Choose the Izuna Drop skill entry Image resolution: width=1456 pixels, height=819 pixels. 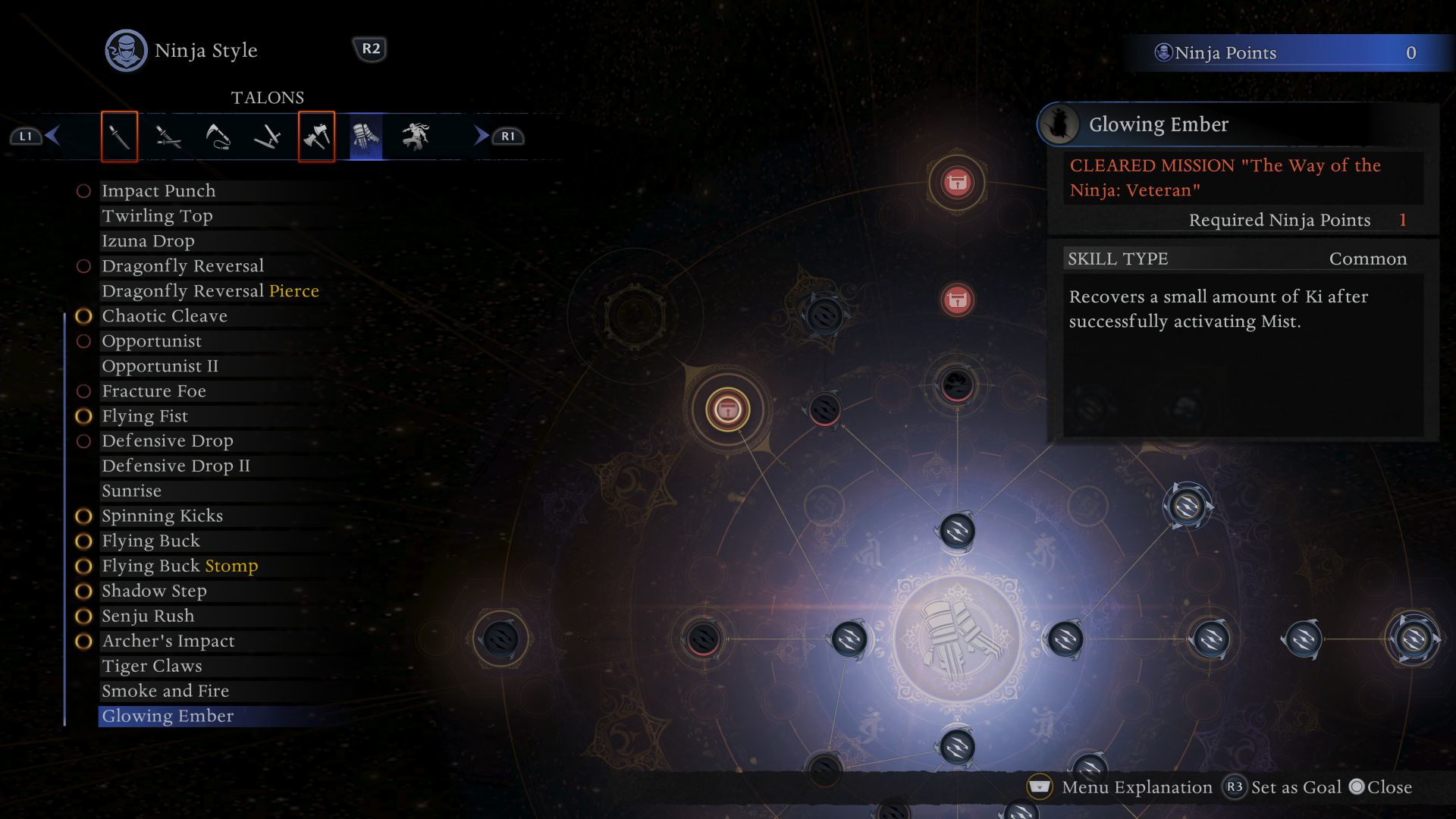click(x=148, y=241)
